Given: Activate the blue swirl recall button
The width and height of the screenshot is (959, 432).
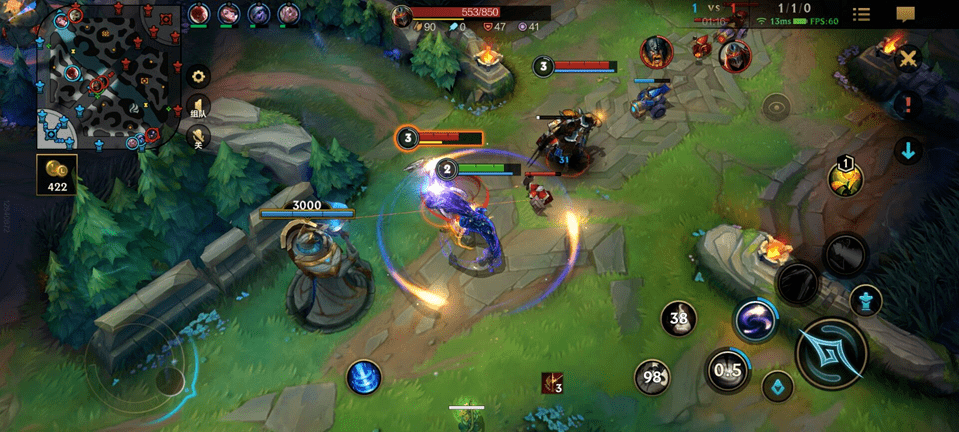Looking at the screenshot, I should (x=363, y=377).
